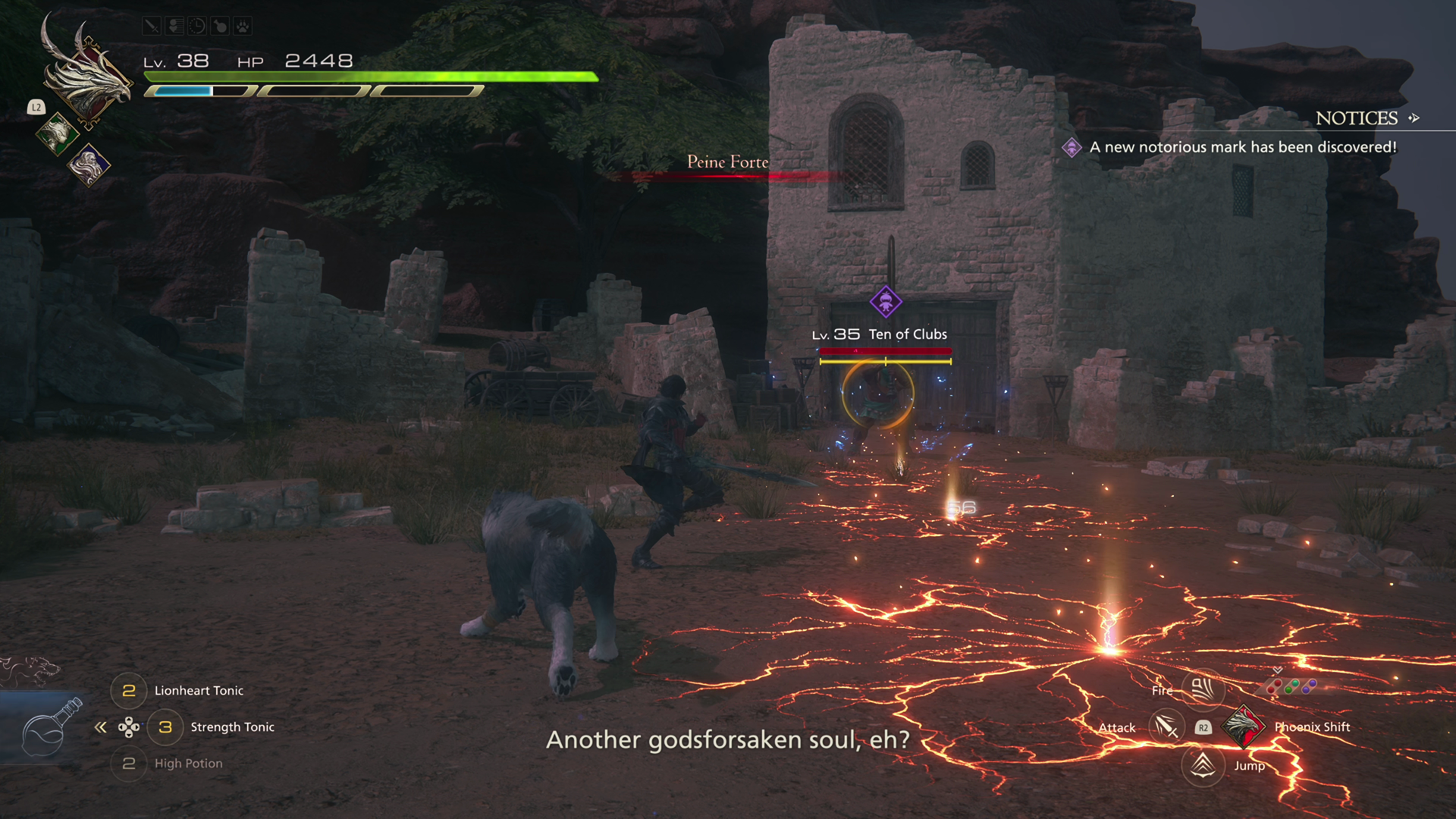Activate the sword Attack action icon
The image size is (1456, 819).
click(1166, 727)
